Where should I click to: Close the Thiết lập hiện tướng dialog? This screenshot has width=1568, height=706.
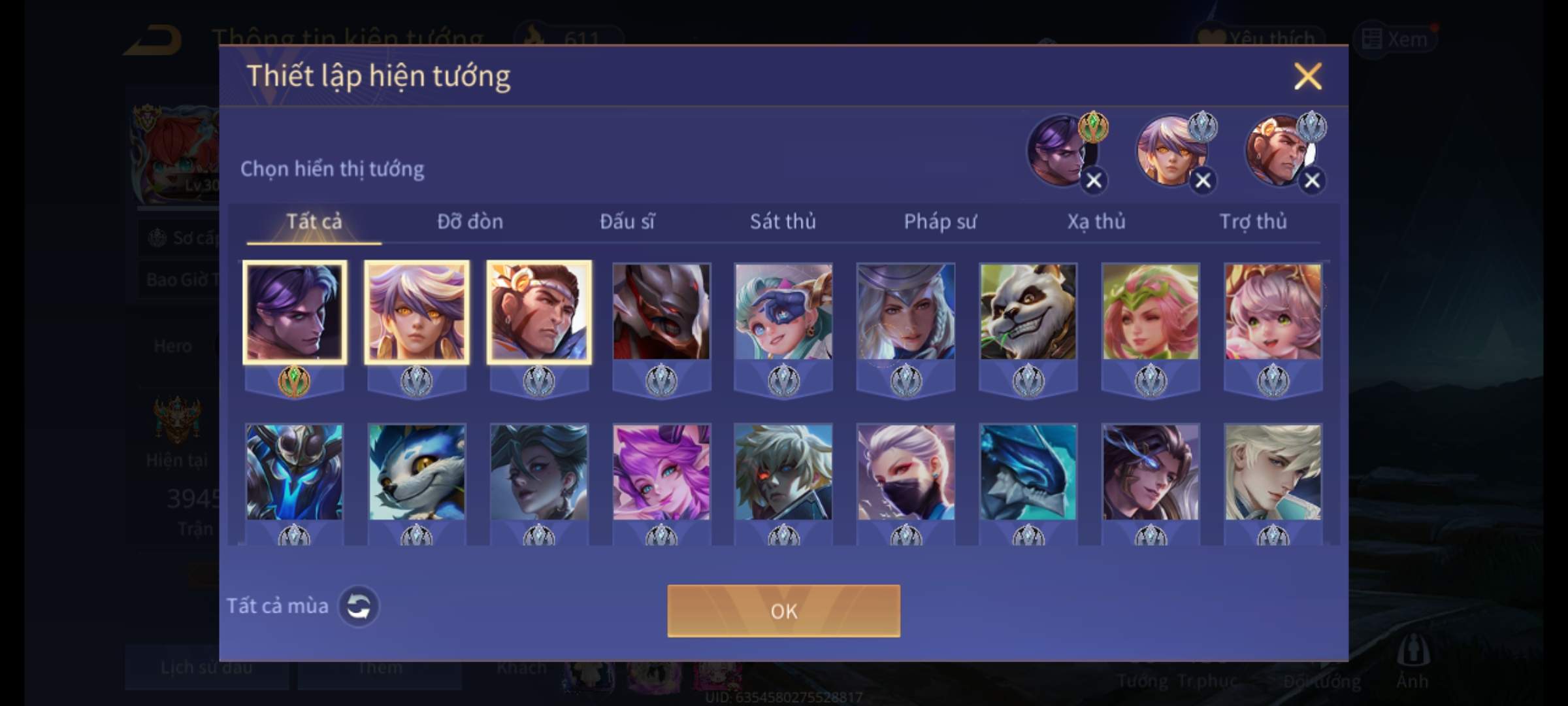click(1307, 76)
